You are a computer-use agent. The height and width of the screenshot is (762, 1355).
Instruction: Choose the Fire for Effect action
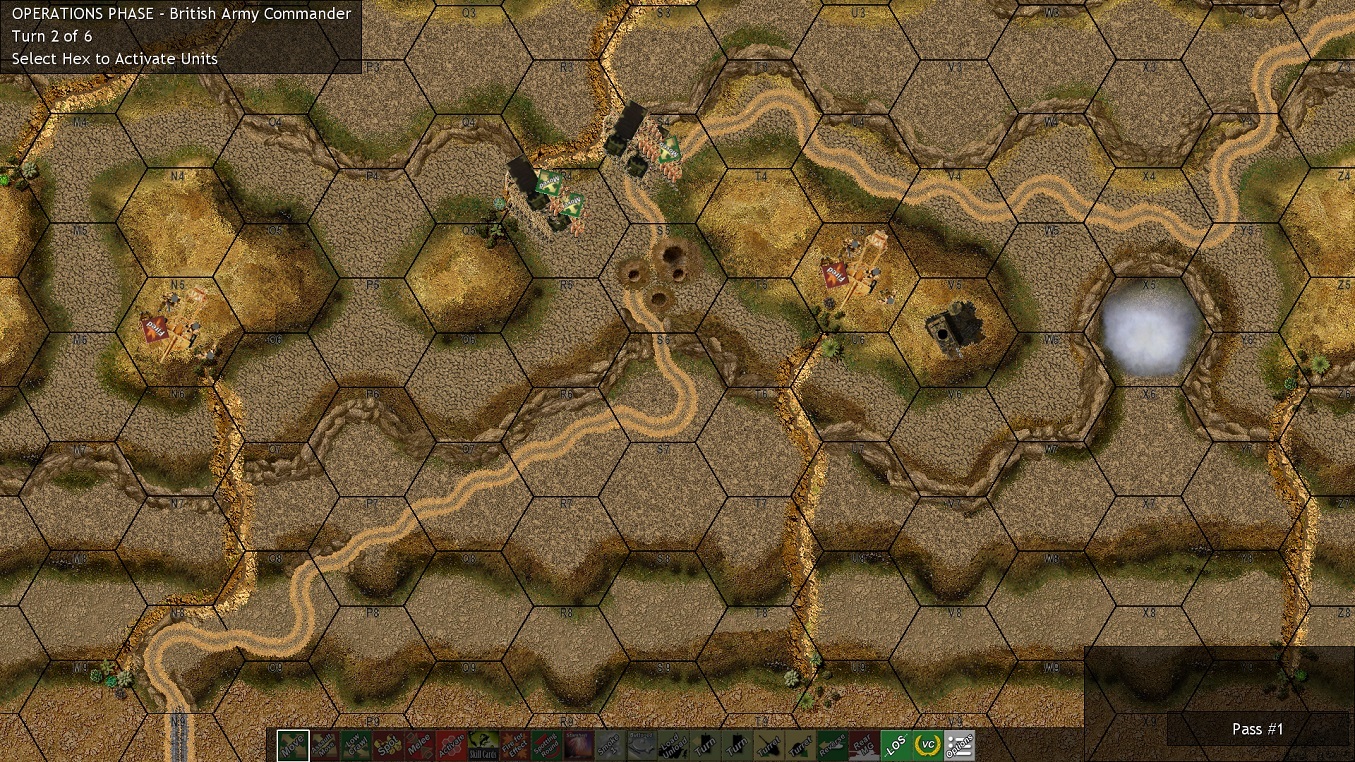click(514, 745)
